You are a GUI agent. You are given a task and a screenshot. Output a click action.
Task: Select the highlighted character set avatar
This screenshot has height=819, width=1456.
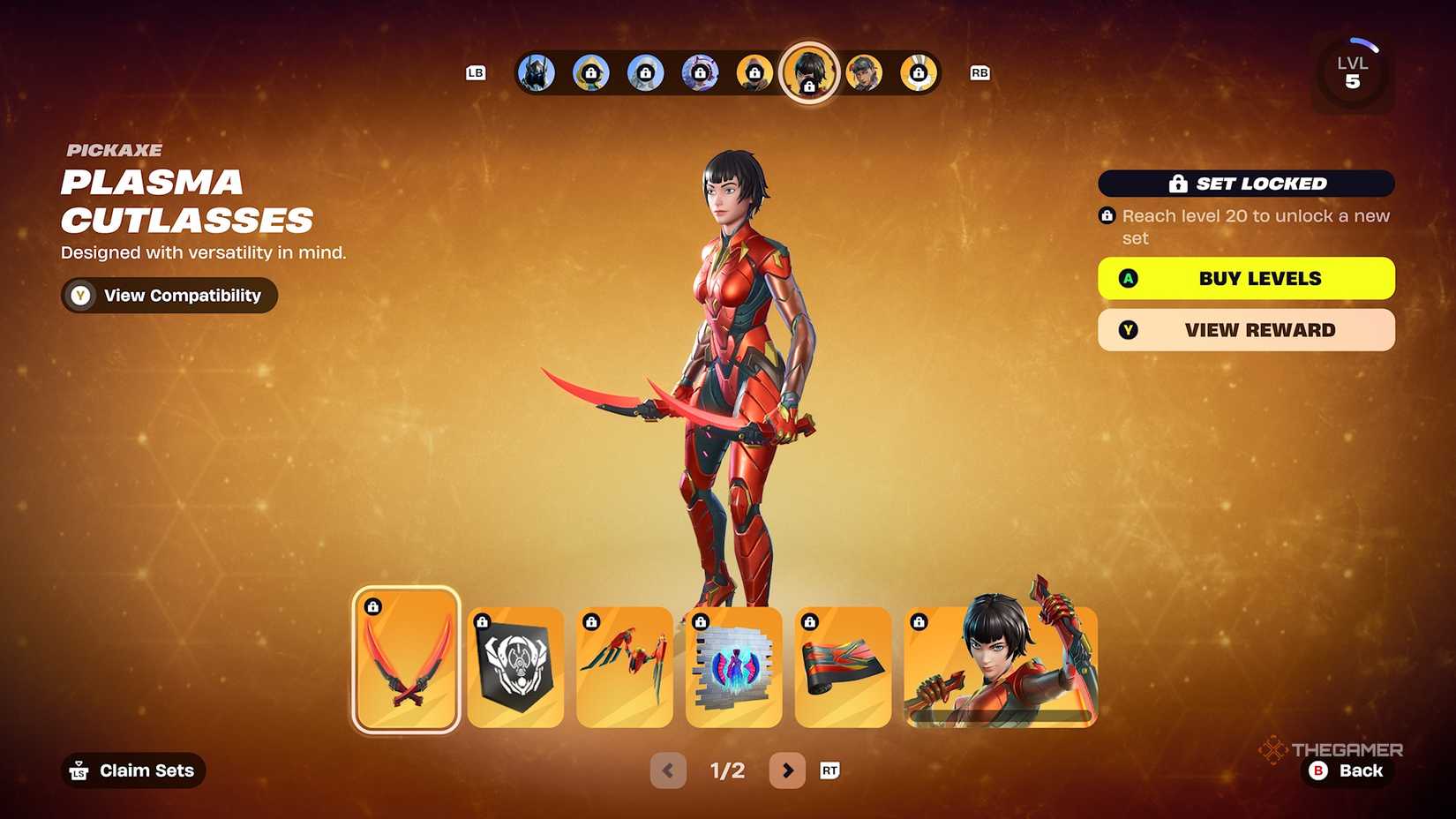[x=809, y=73]
